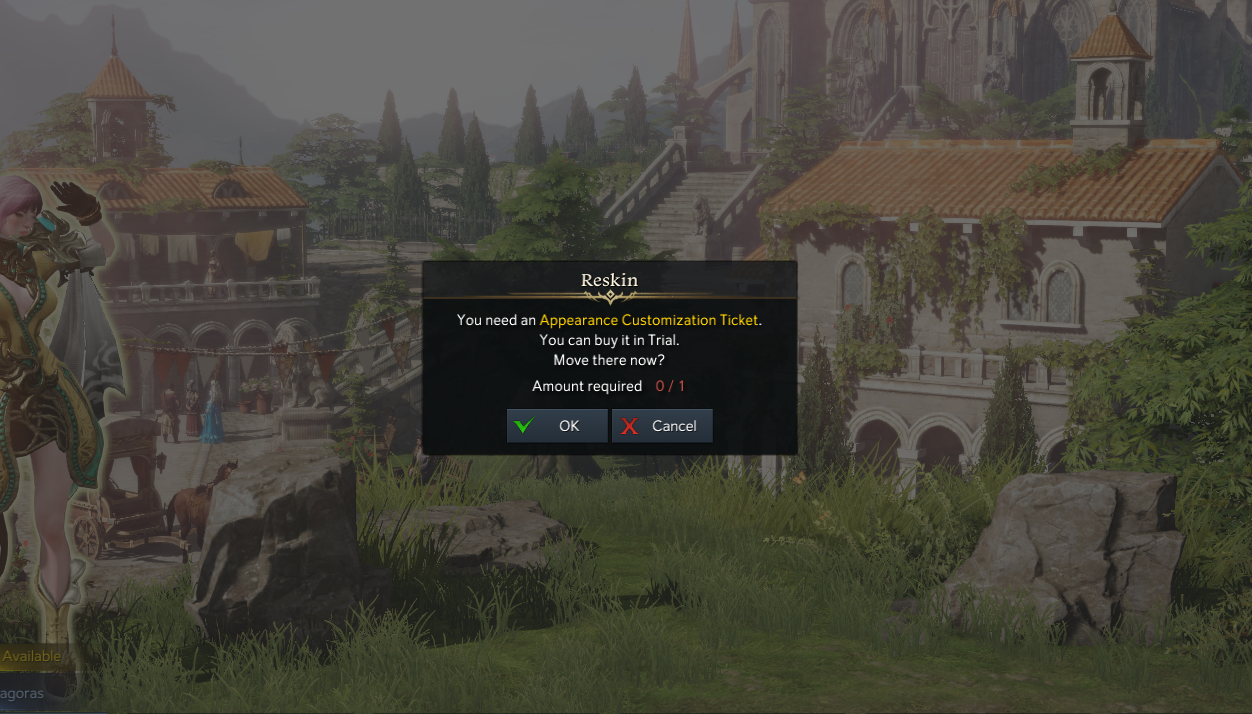Confirm the Reskin dialog with OK
1252x714 pixels.
(x=557, y=426)
